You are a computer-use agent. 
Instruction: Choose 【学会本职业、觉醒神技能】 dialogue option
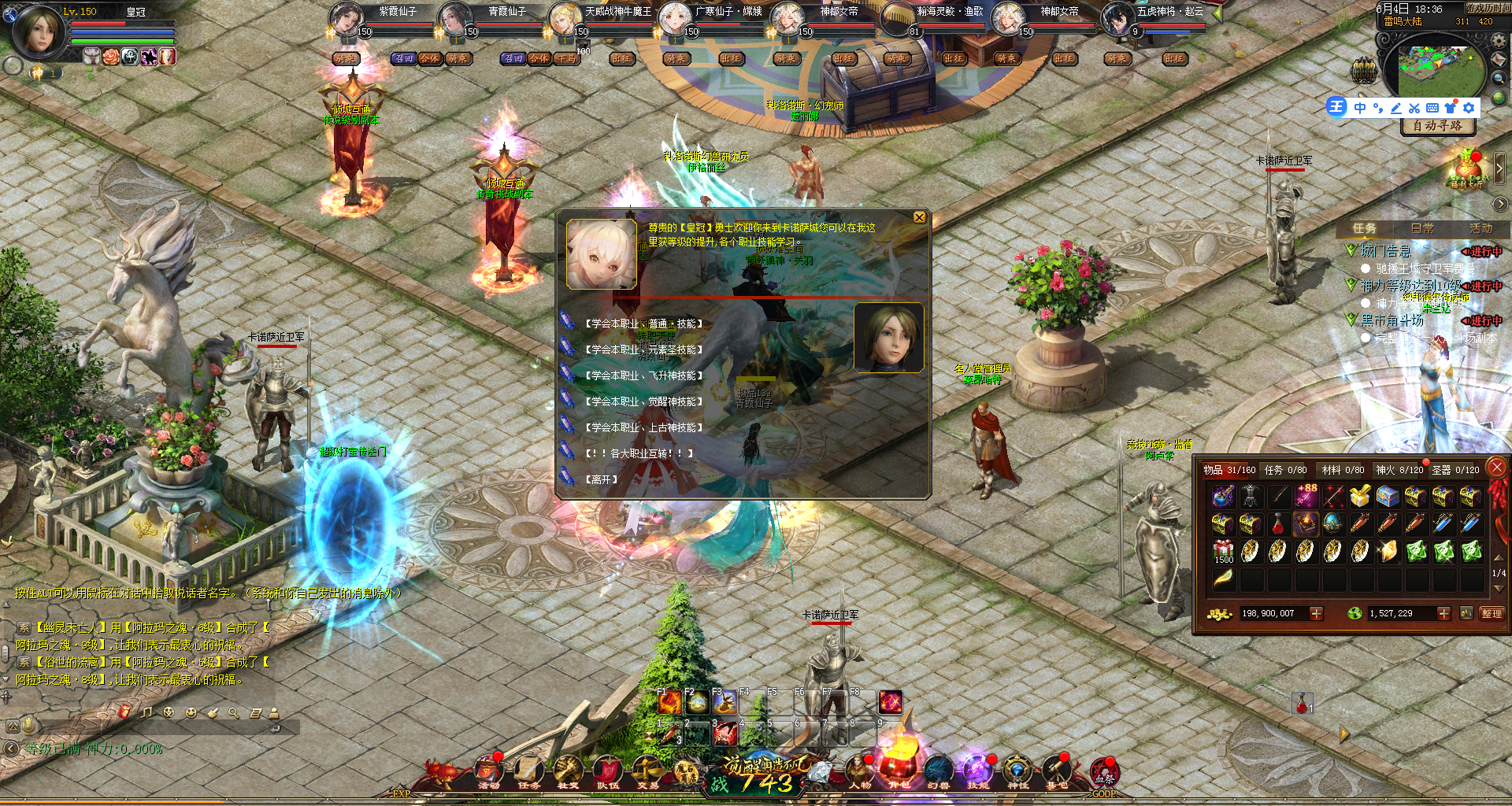pos(643,401)
